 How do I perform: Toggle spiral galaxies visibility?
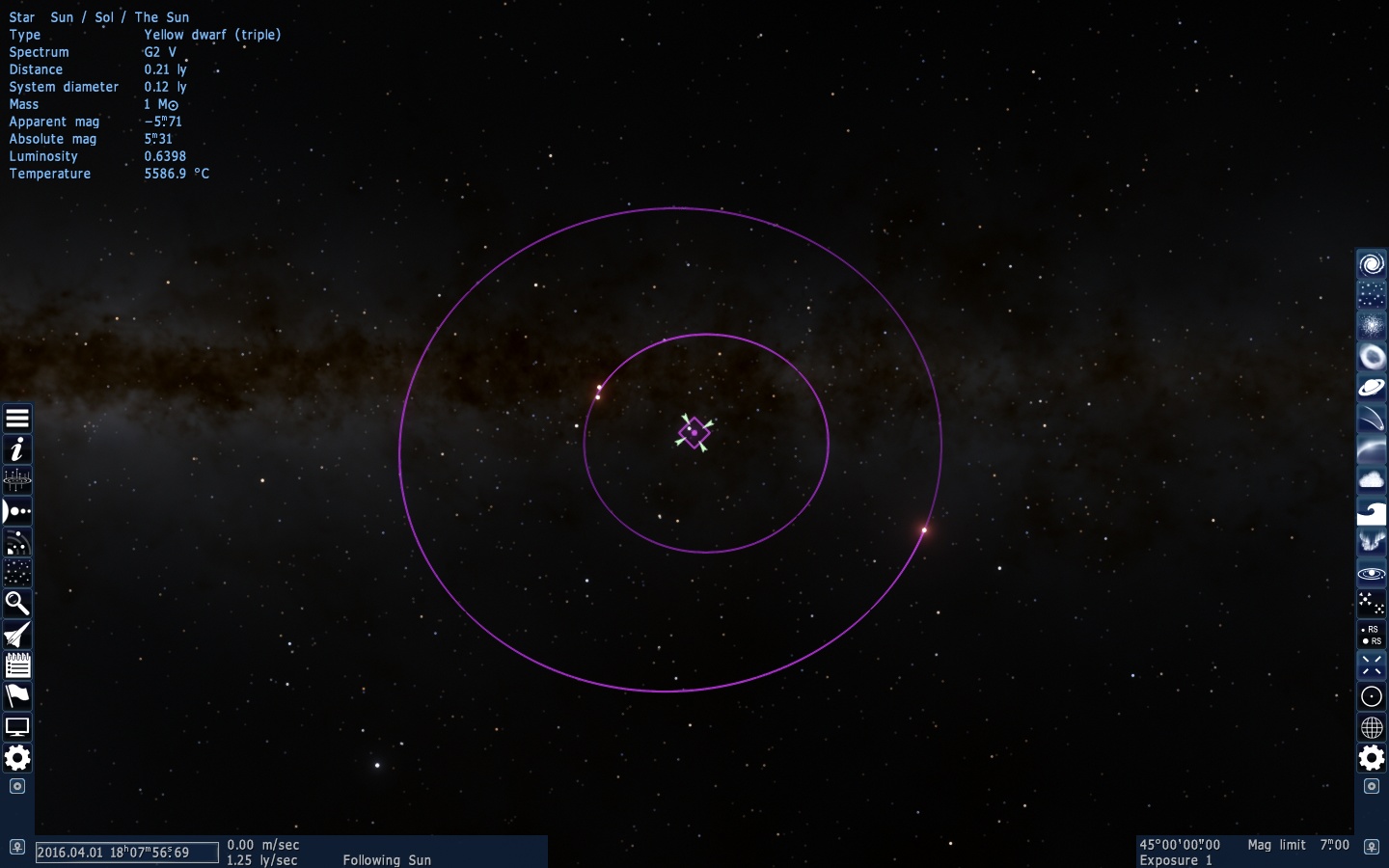click(x=1372, y=264)
